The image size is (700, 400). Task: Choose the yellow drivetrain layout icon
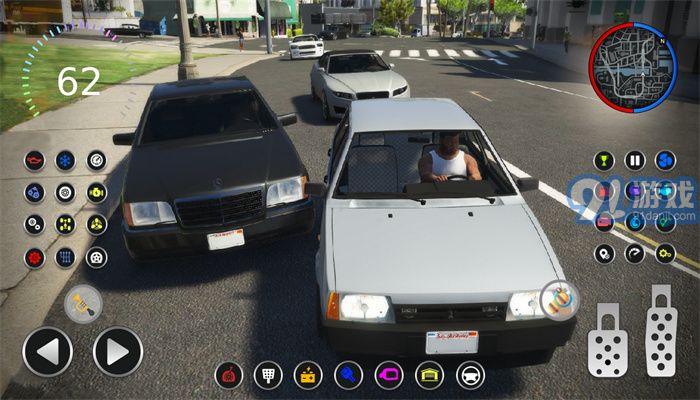(65, 224)
